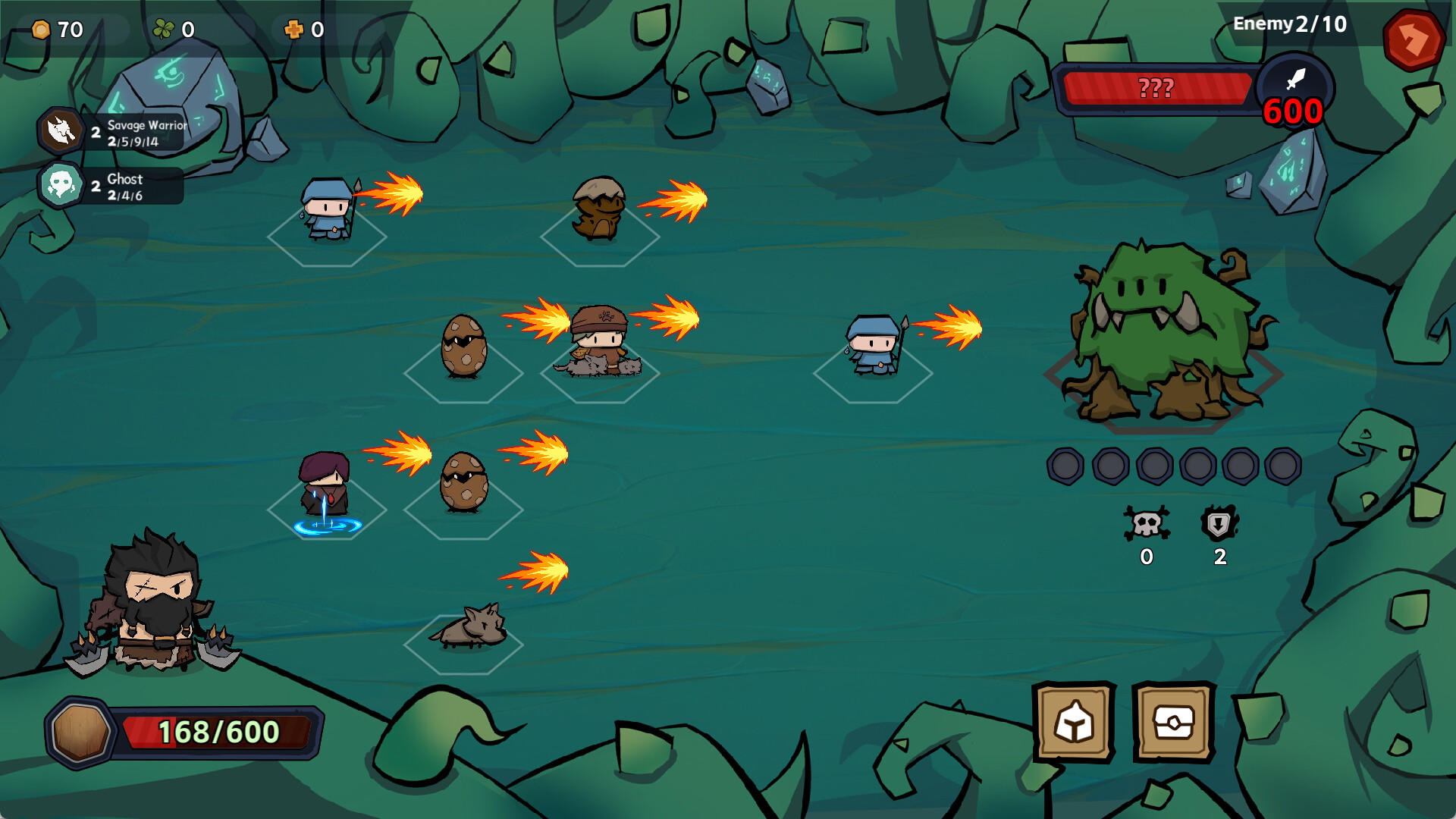Click the orange speed-up button in top right corner

point(1415,38)
